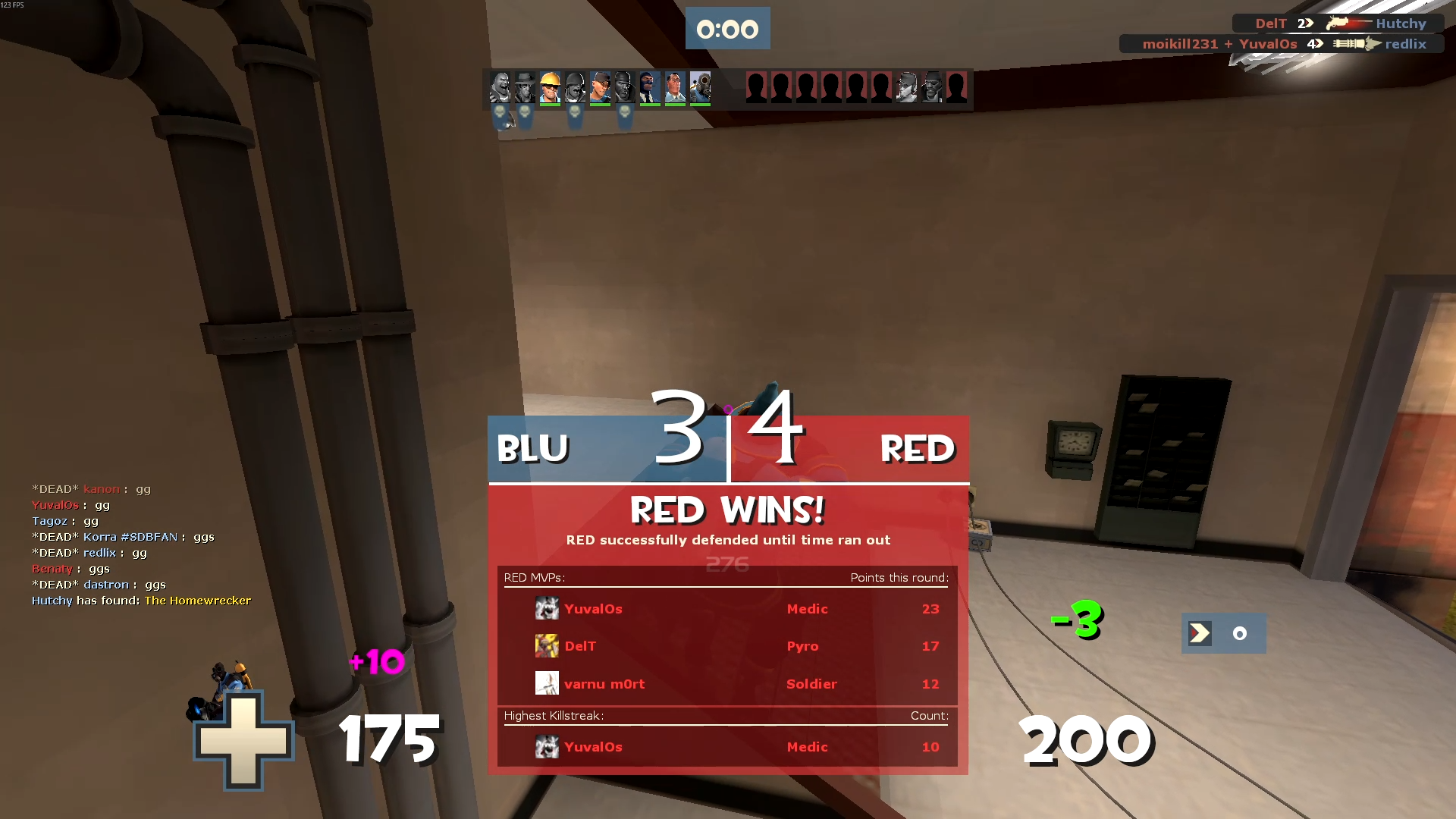The width and height of the screenshot is (1456, 819).
Task: Click the BLU team score panel
Action: click(x=607, y=448)
